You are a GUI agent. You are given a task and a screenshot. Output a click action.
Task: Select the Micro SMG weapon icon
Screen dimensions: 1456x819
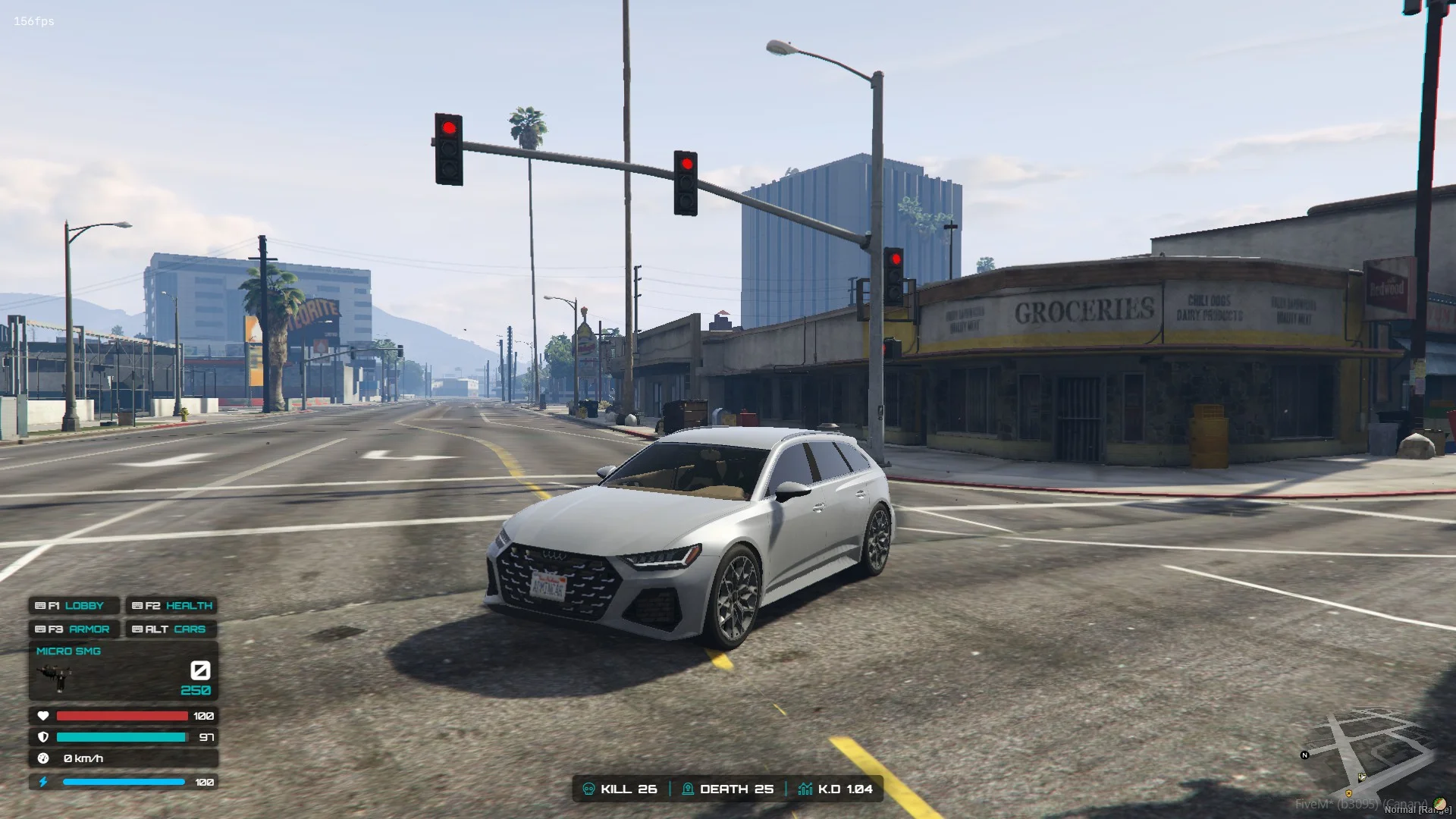pyautogui.click(x=55, y=675)
